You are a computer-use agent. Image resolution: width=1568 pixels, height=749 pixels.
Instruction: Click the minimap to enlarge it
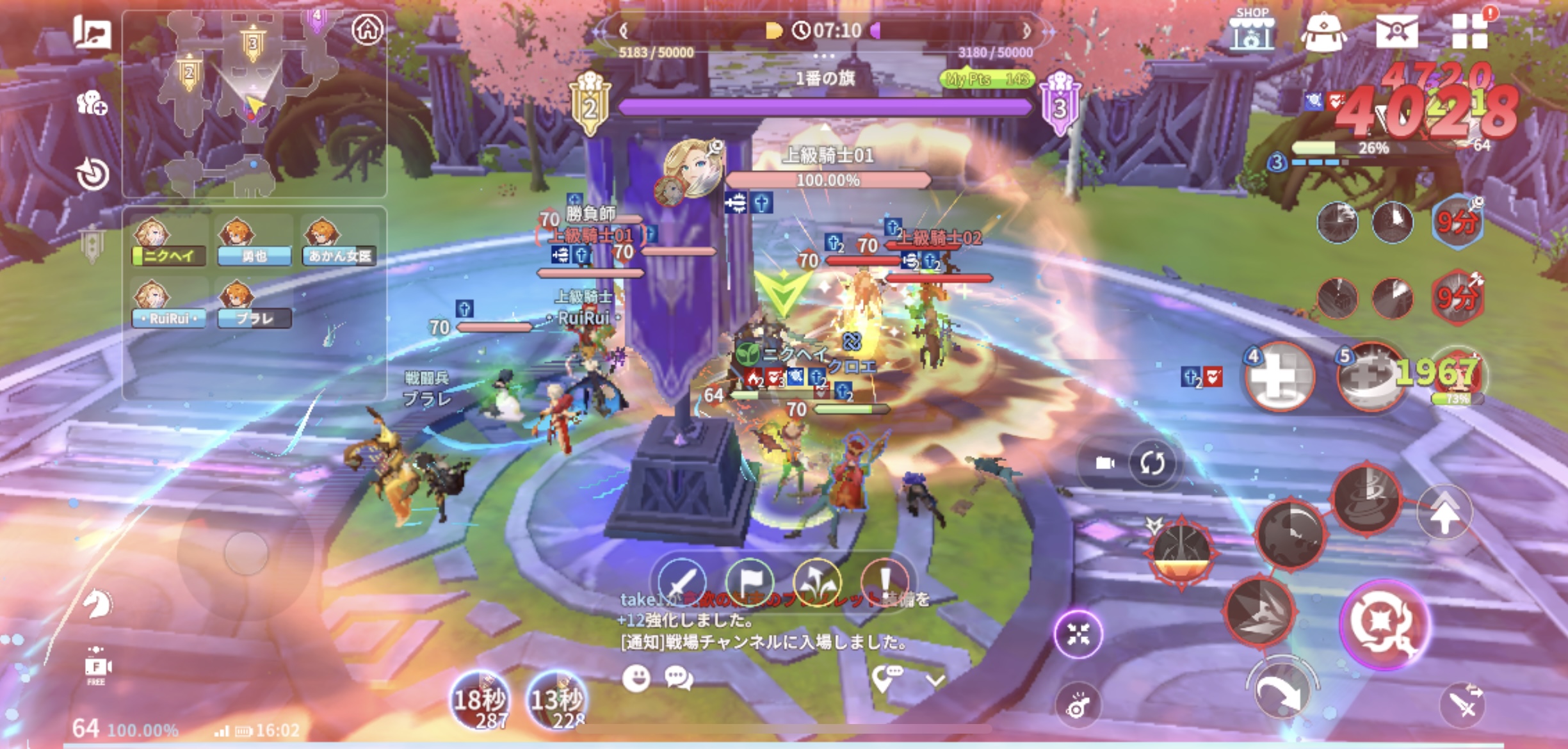pos(243,102)
